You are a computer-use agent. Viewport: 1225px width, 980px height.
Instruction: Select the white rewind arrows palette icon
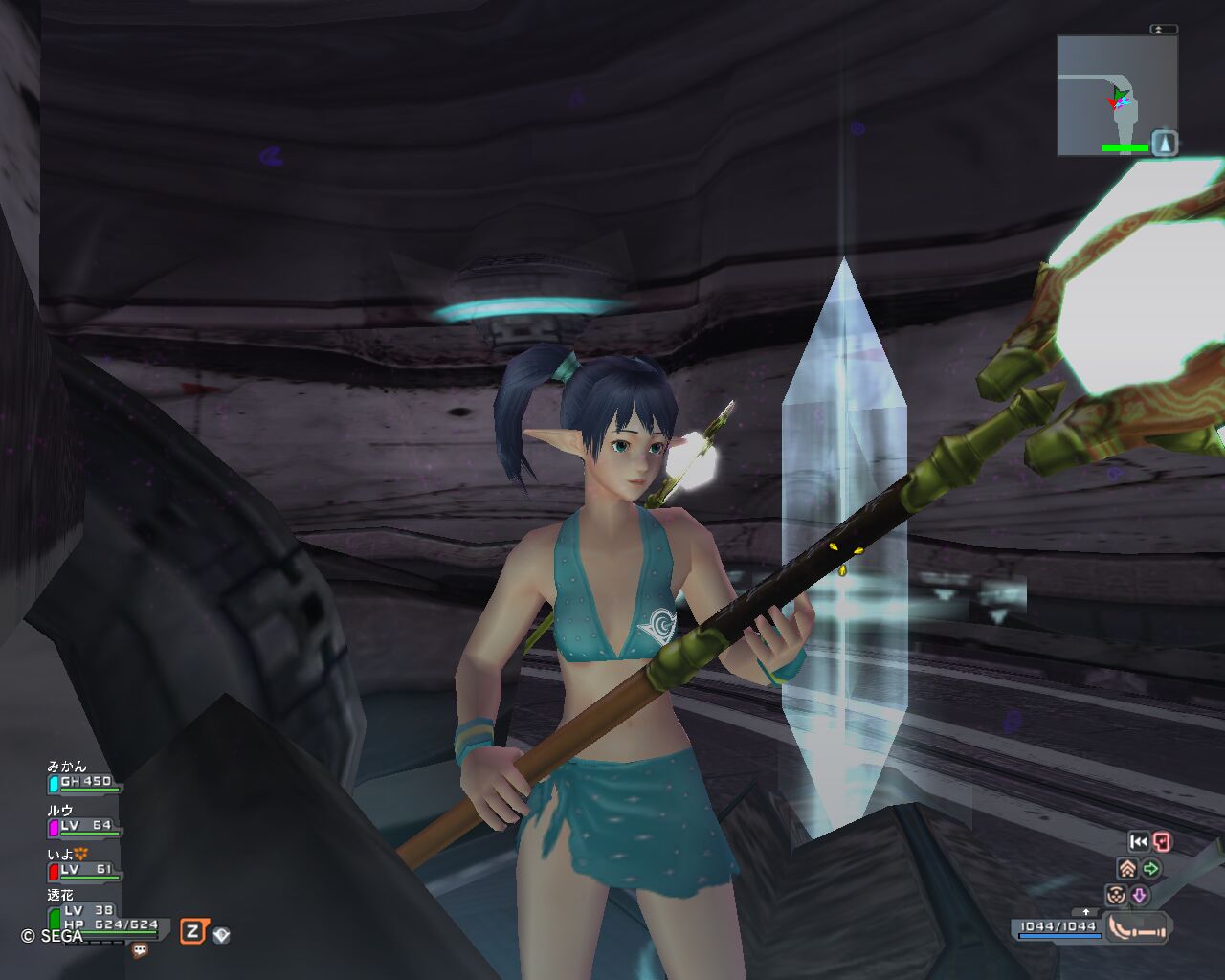point(1138,842)
